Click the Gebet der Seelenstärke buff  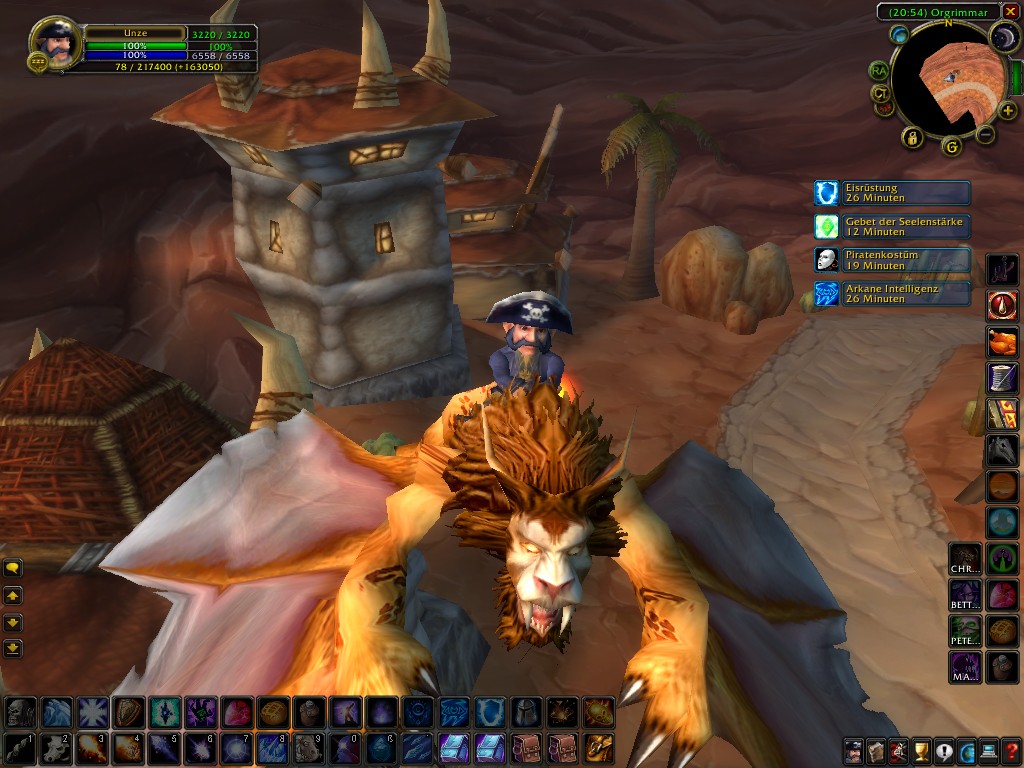tap(892, 226)
